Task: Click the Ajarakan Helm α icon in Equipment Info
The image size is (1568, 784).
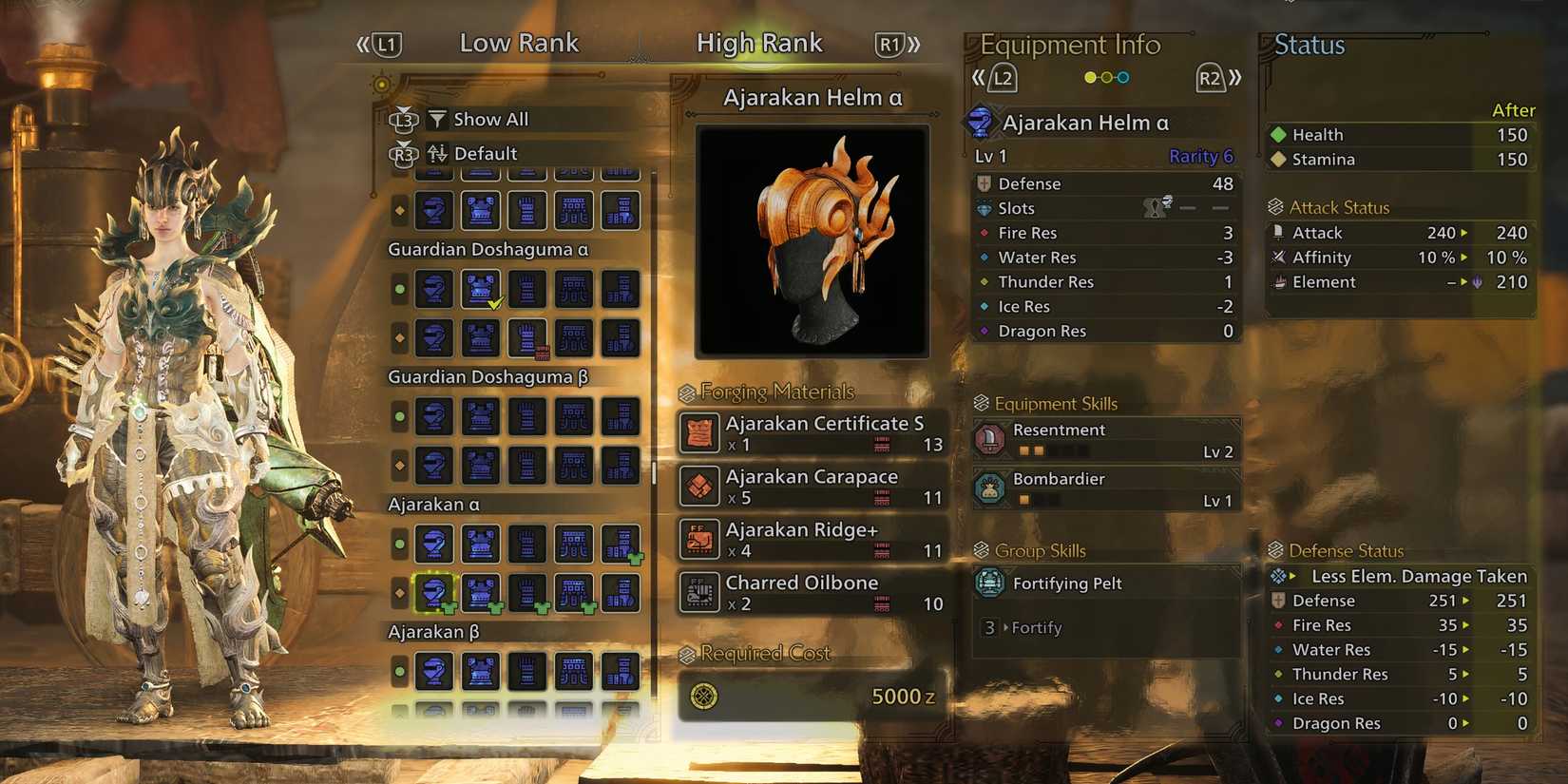Action: click(x=982, y=122)
